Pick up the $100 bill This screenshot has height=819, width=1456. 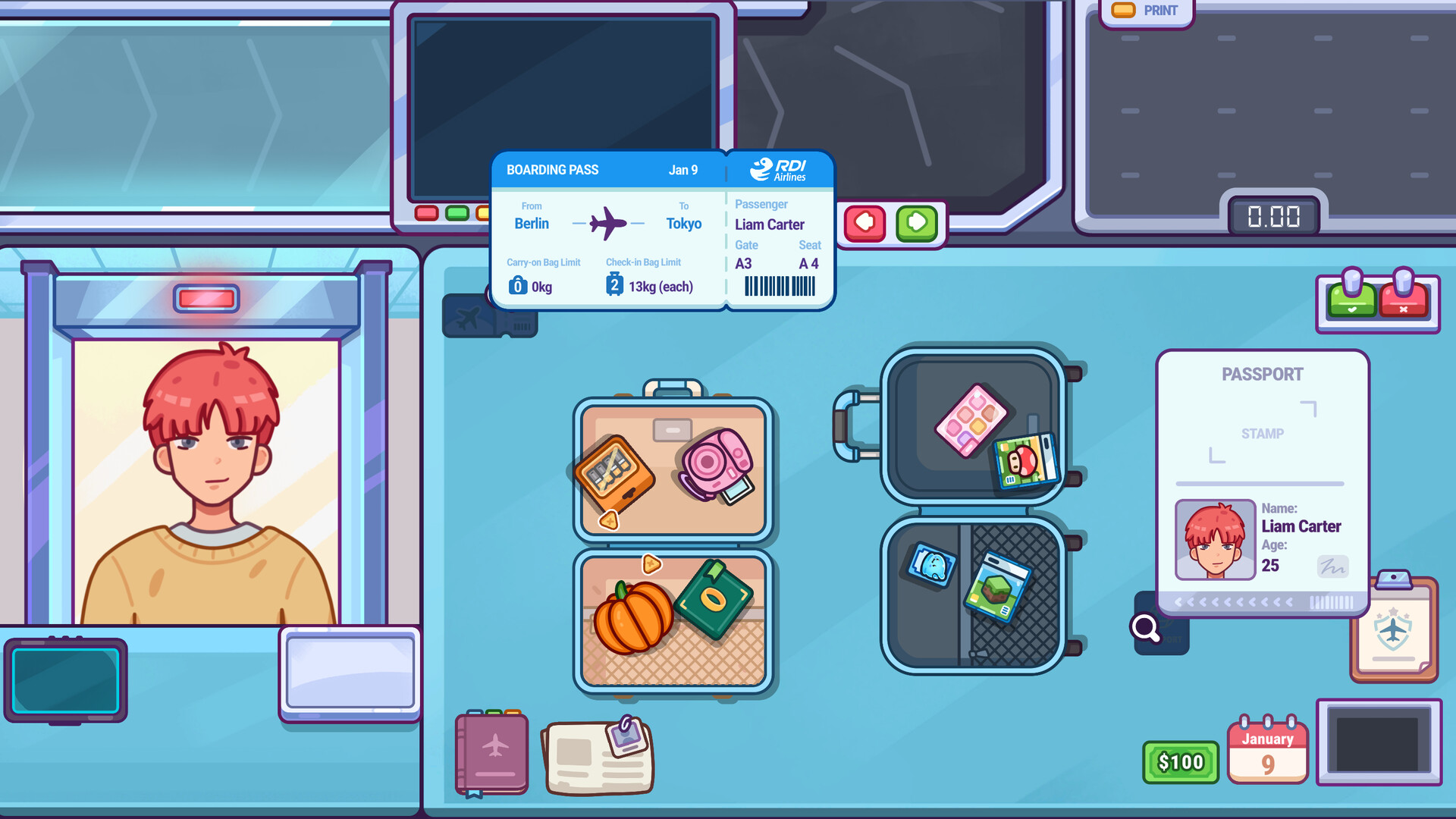tap(1180, 761)
